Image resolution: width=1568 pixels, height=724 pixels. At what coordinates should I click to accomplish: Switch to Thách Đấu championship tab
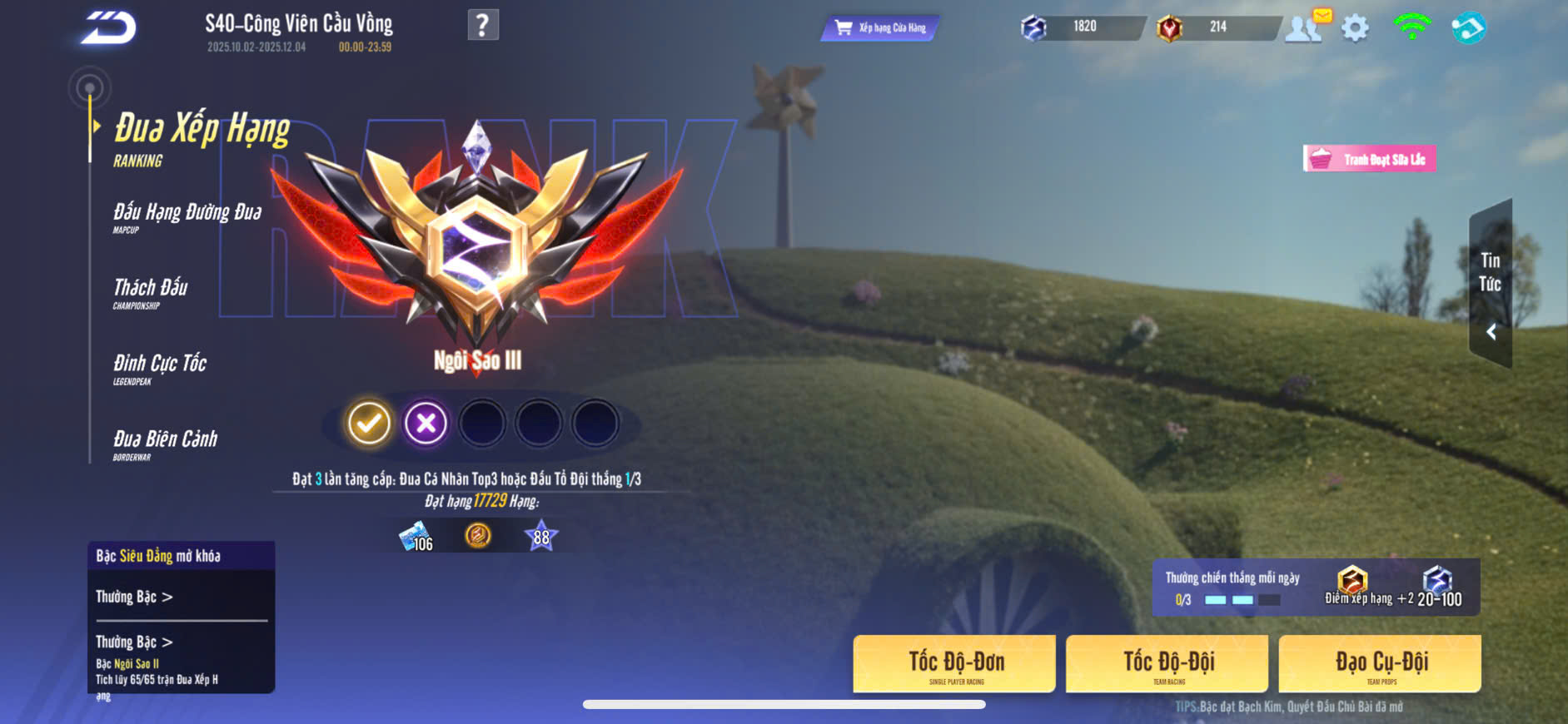151,292
